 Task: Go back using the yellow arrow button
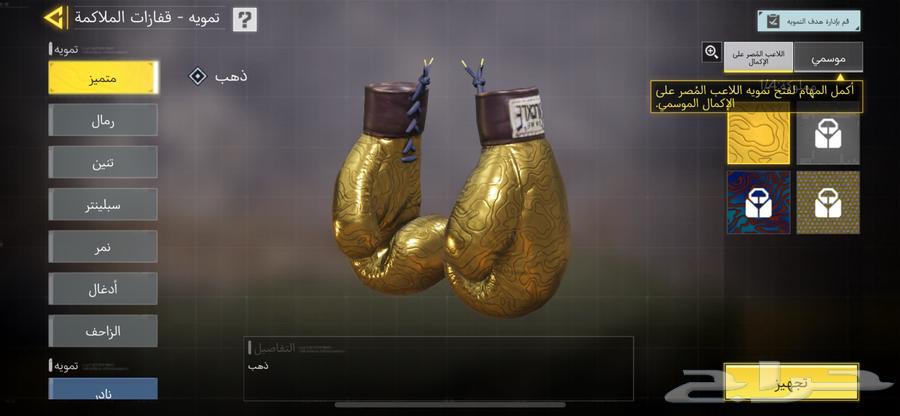pos(55,18)
